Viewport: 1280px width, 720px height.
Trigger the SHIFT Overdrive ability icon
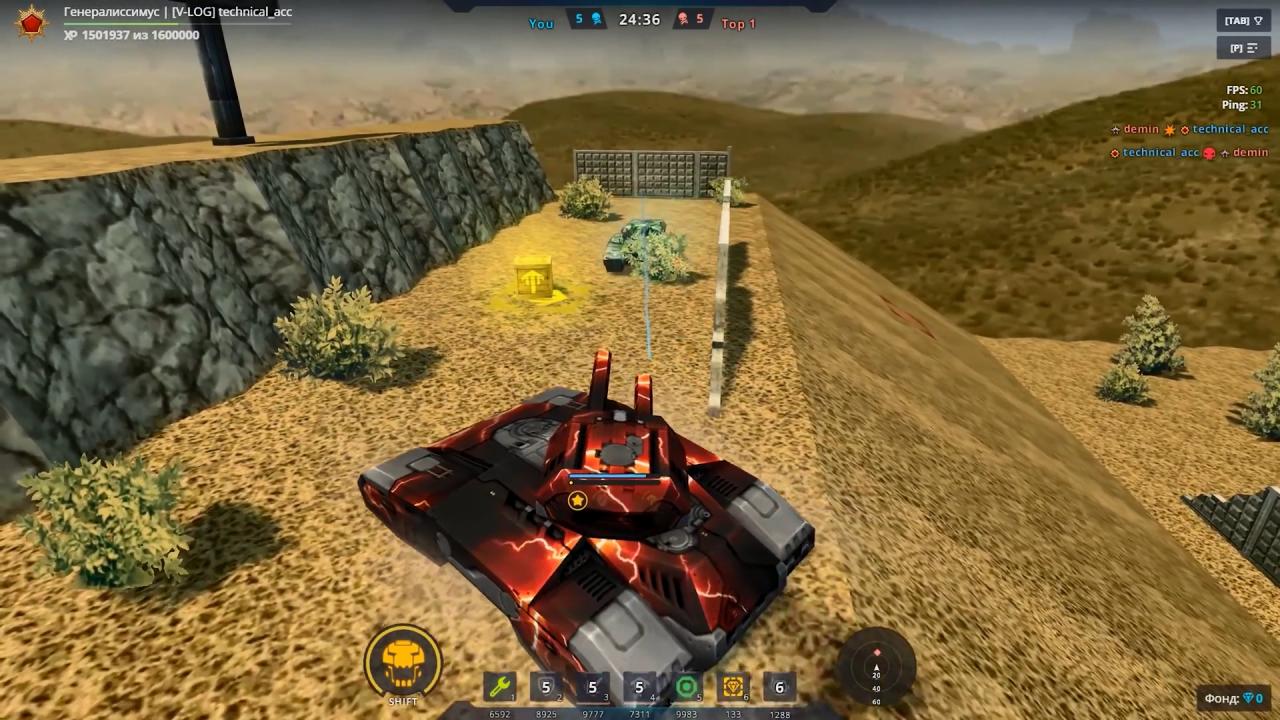403,660
